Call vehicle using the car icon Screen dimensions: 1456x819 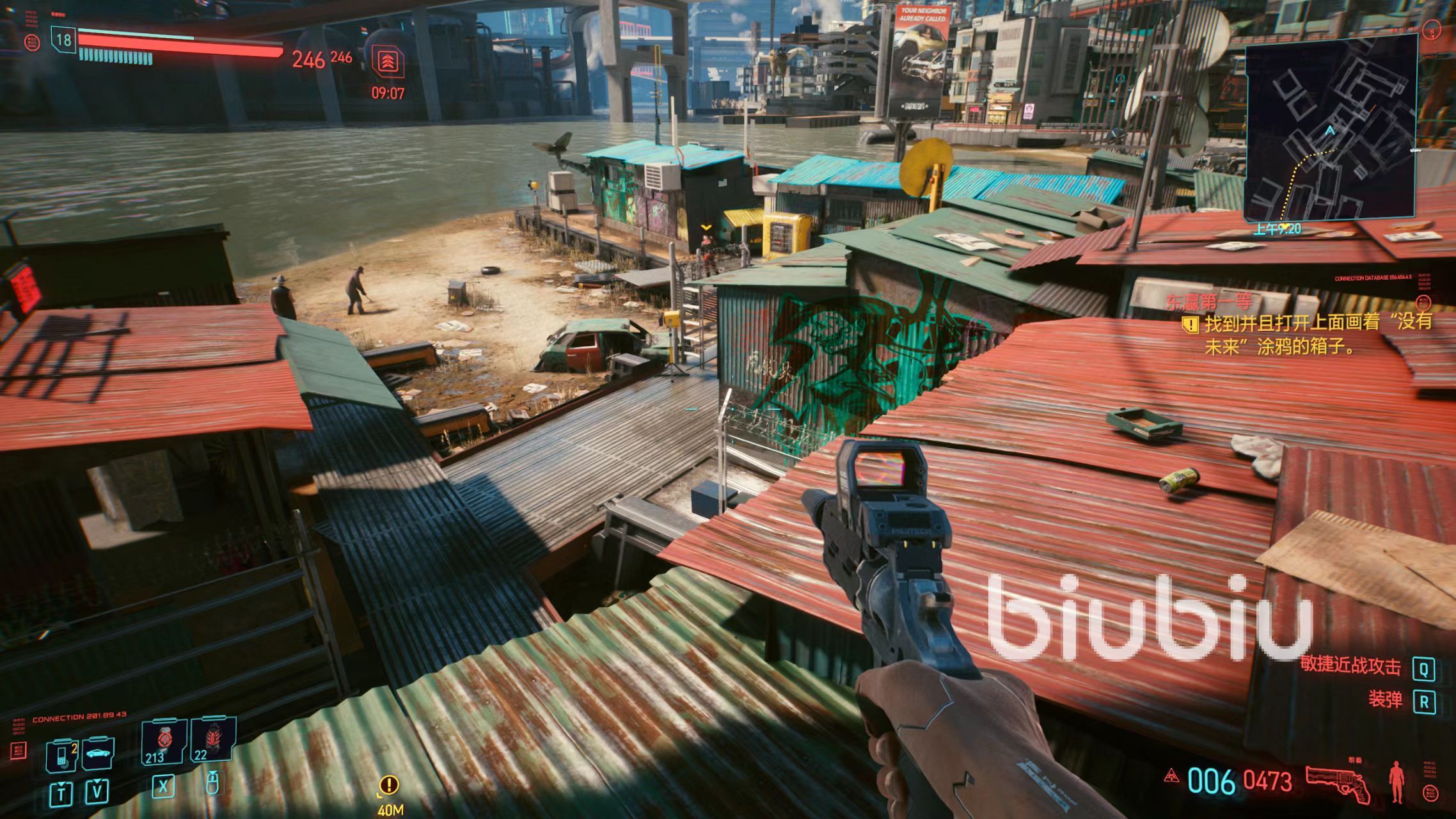coord(98,754)
